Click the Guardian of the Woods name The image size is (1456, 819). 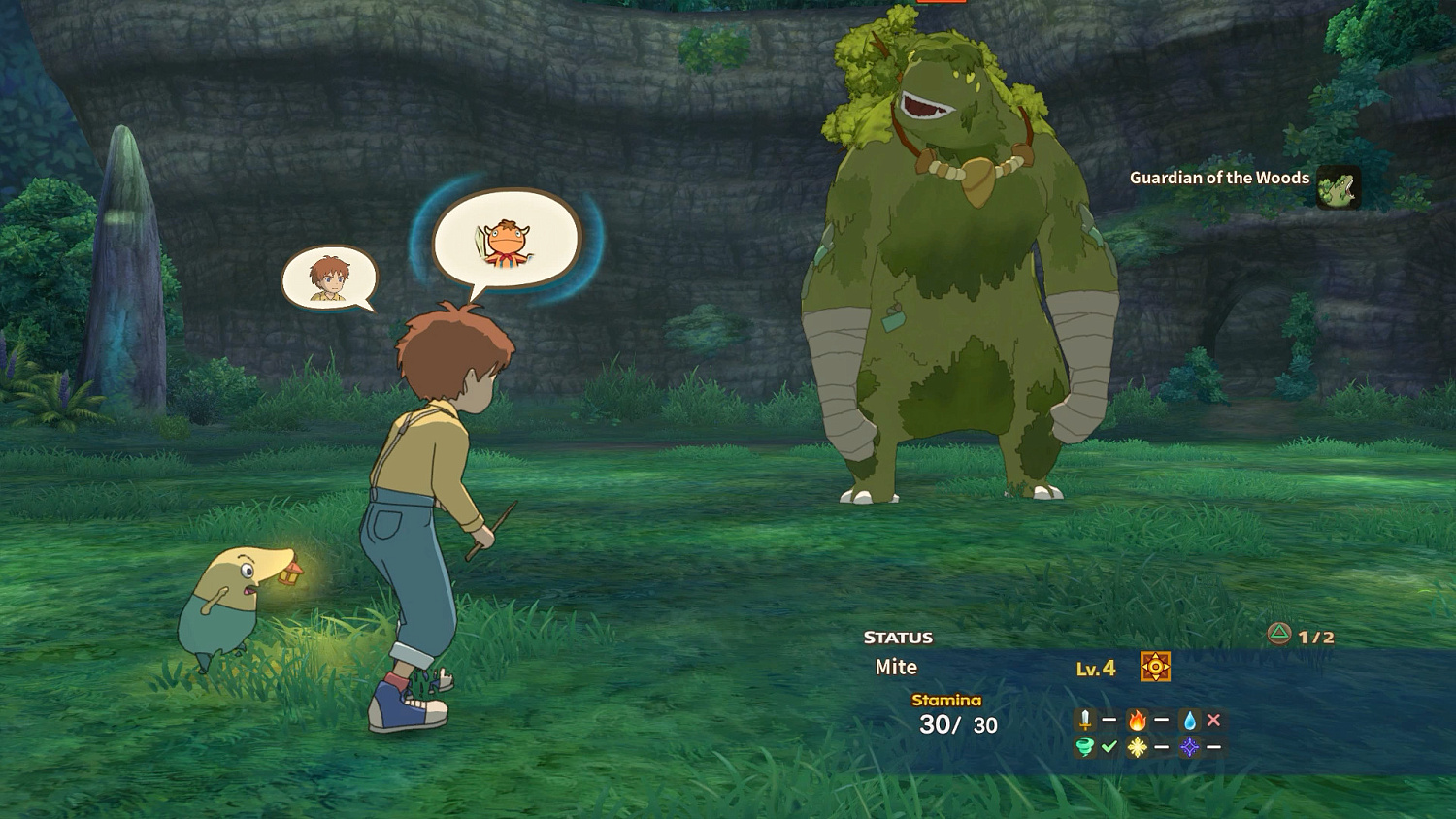click(1218, 179)
